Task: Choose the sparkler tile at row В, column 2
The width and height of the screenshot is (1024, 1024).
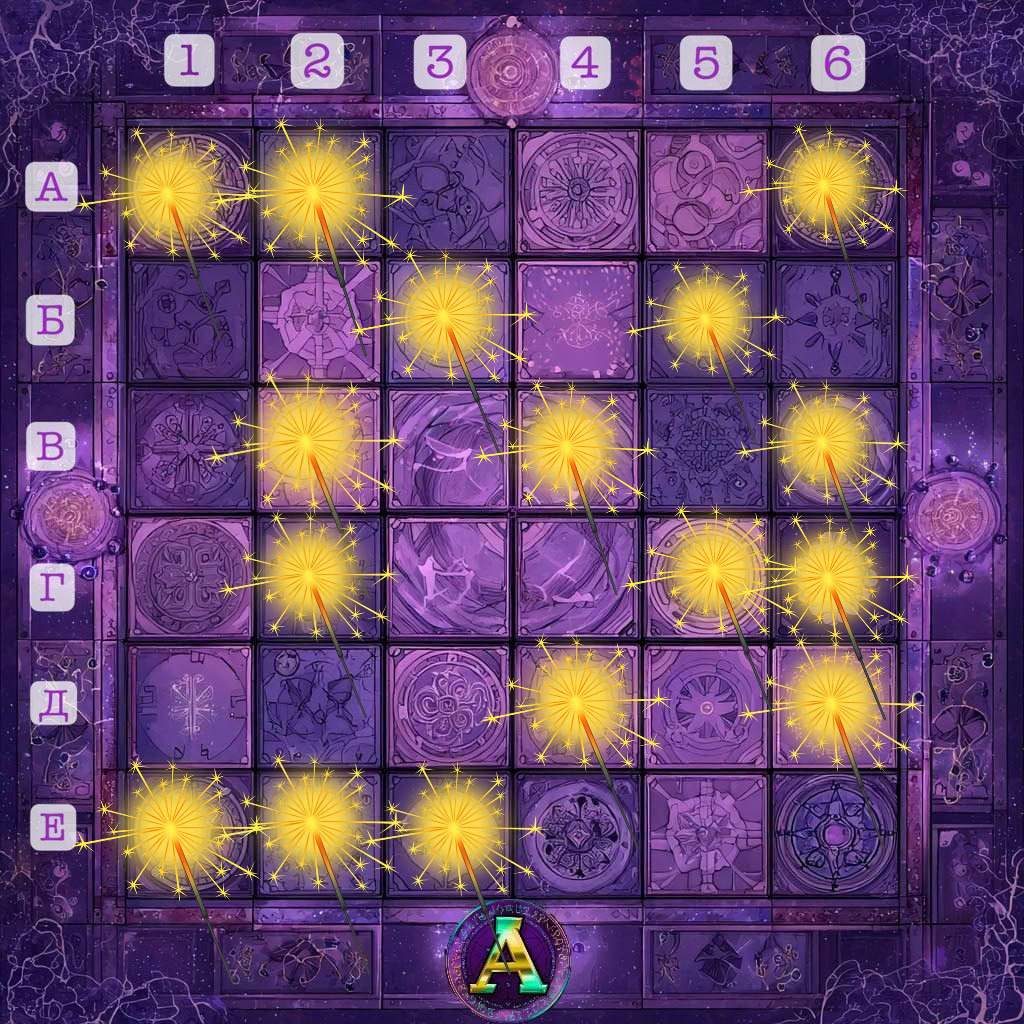Action: click(318, 446)
